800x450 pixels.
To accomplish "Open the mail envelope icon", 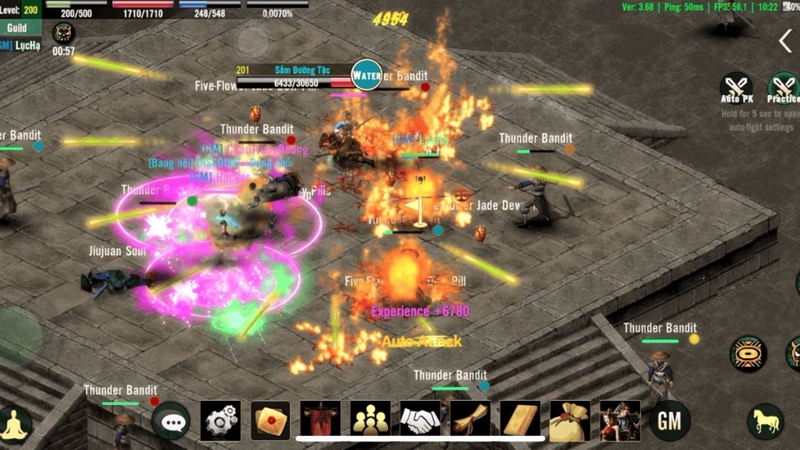I will (x=270, y=421).
